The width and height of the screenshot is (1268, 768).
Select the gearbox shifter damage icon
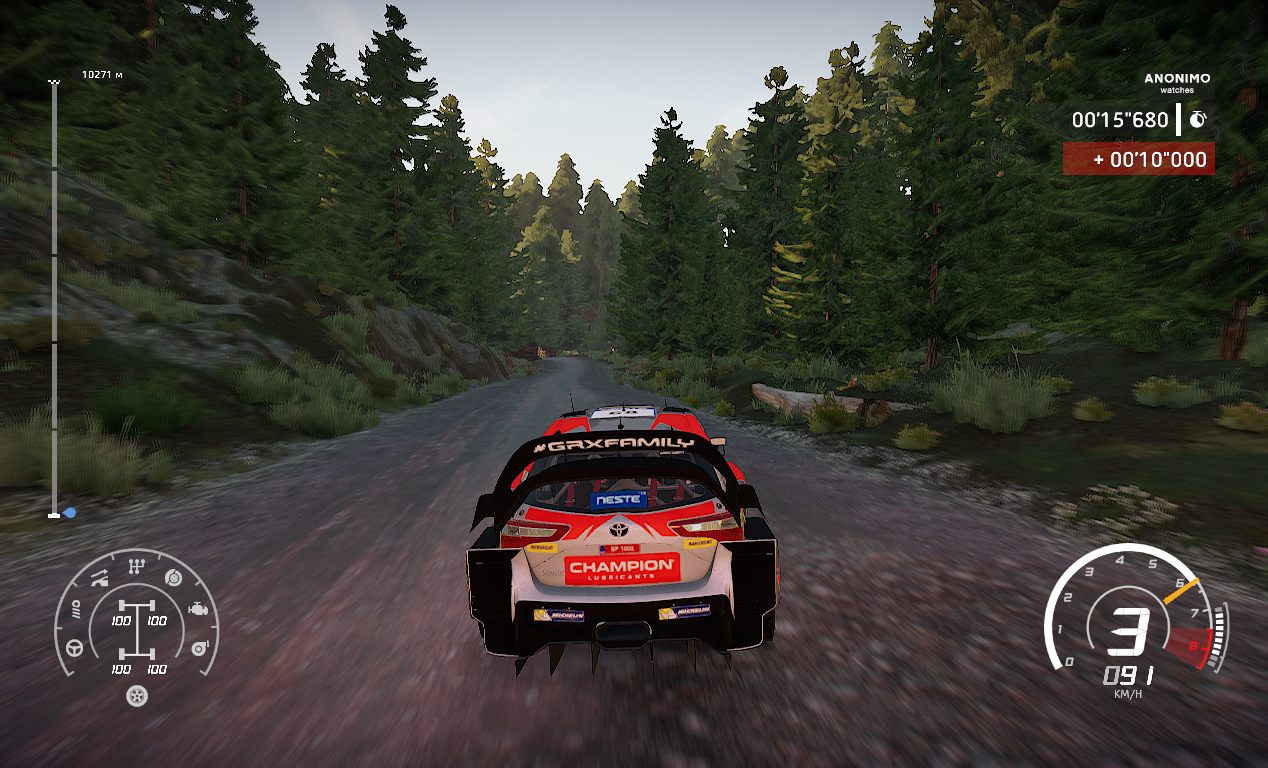tap(135, 567)
